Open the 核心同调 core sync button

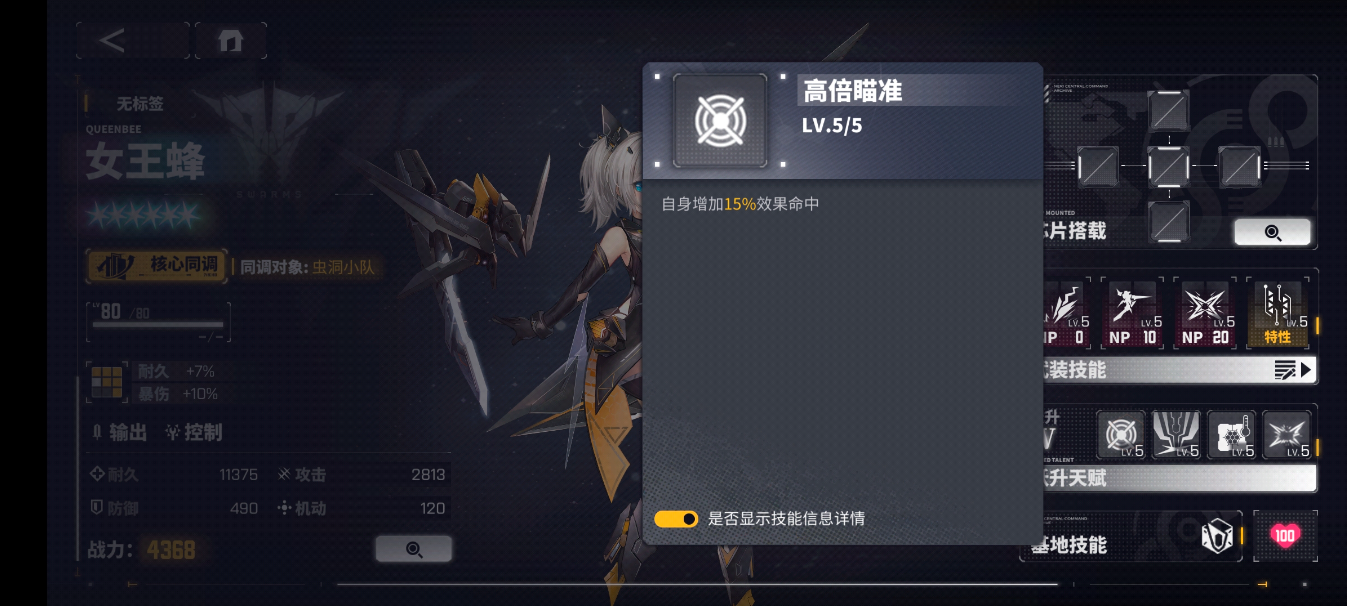tap(157, 266)
